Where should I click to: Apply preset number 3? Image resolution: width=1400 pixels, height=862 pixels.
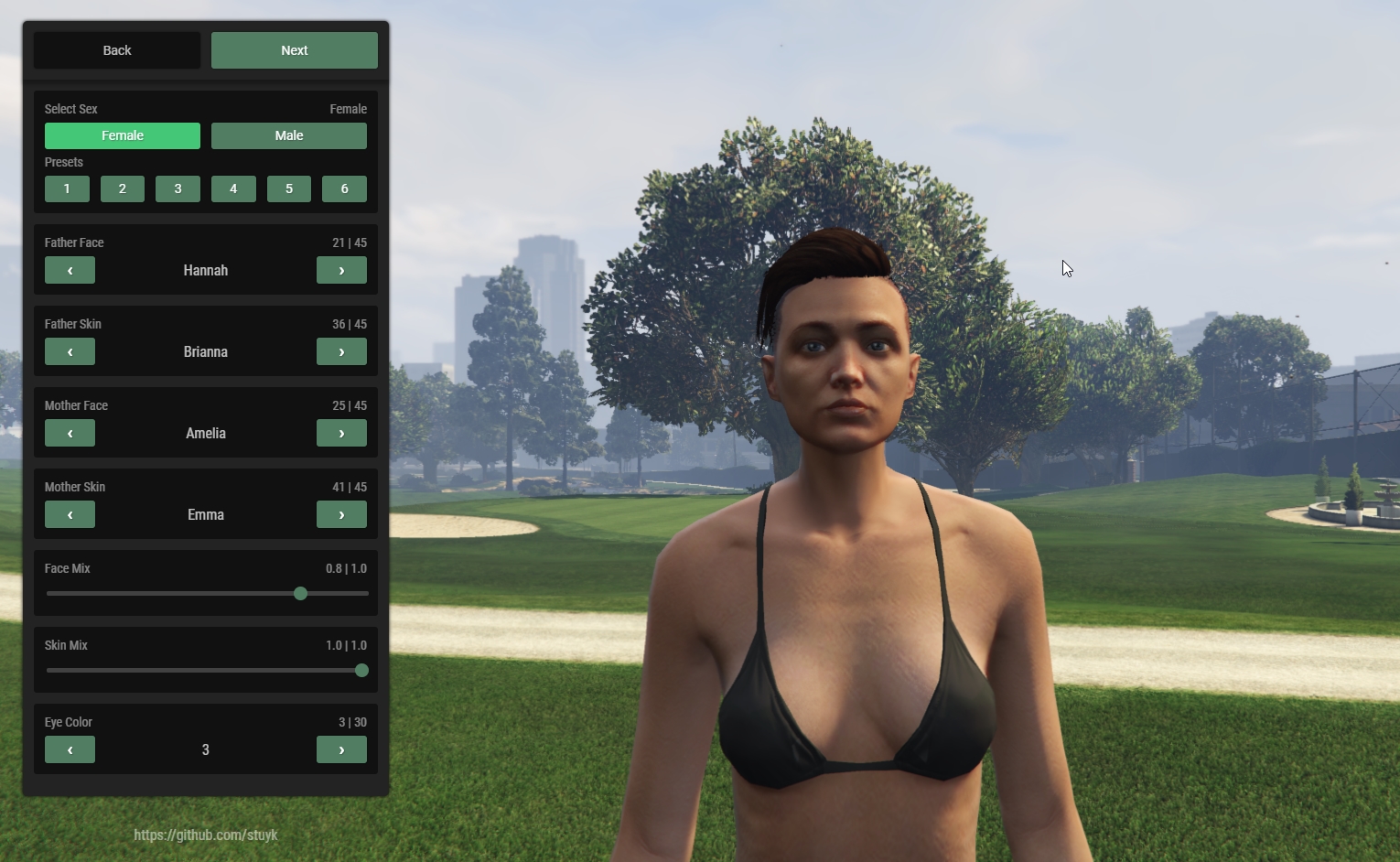(178, 189)
